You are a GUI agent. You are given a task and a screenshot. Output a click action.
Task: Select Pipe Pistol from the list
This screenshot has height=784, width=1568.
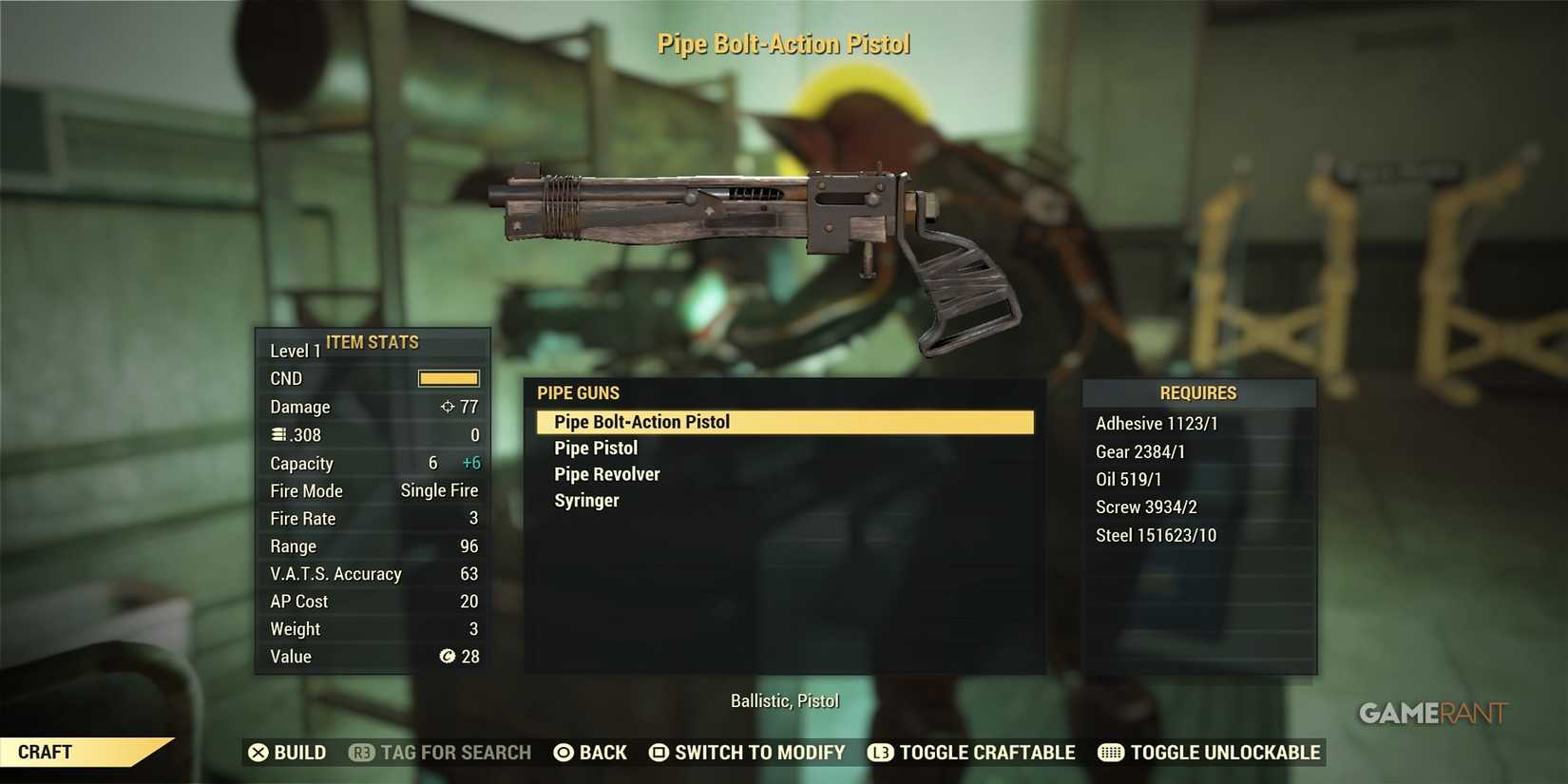point(596,448)
